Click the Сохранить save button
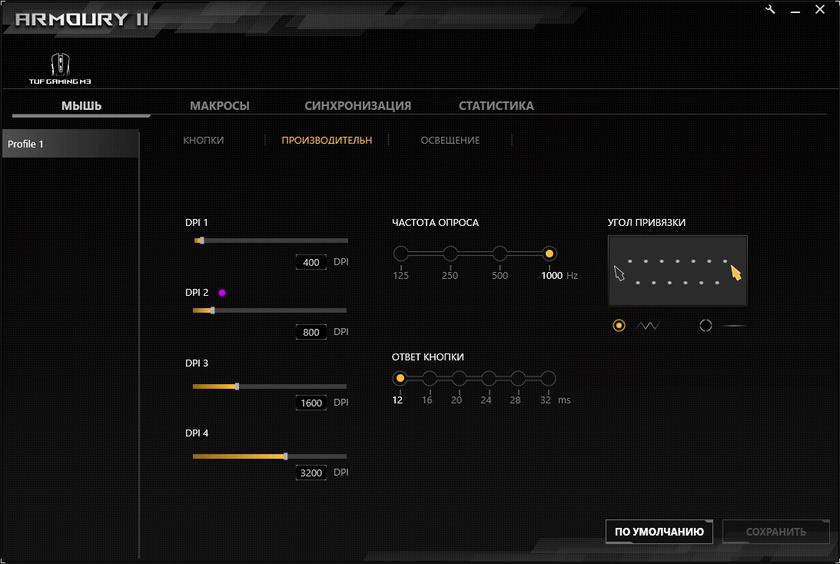The height and width of the screenshot is (564, 840). (775, 532)
